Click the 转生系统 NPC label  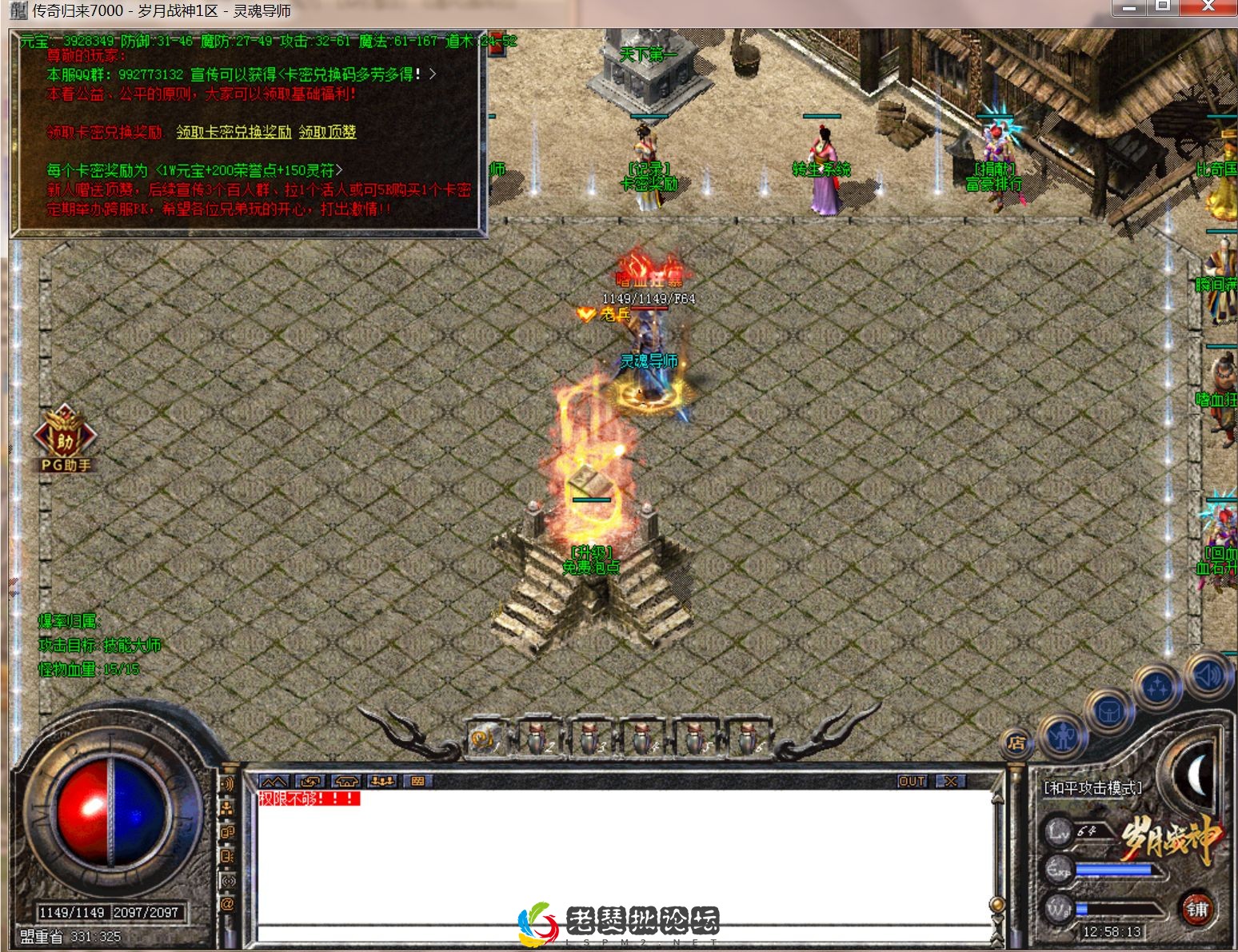click(820, 169)
